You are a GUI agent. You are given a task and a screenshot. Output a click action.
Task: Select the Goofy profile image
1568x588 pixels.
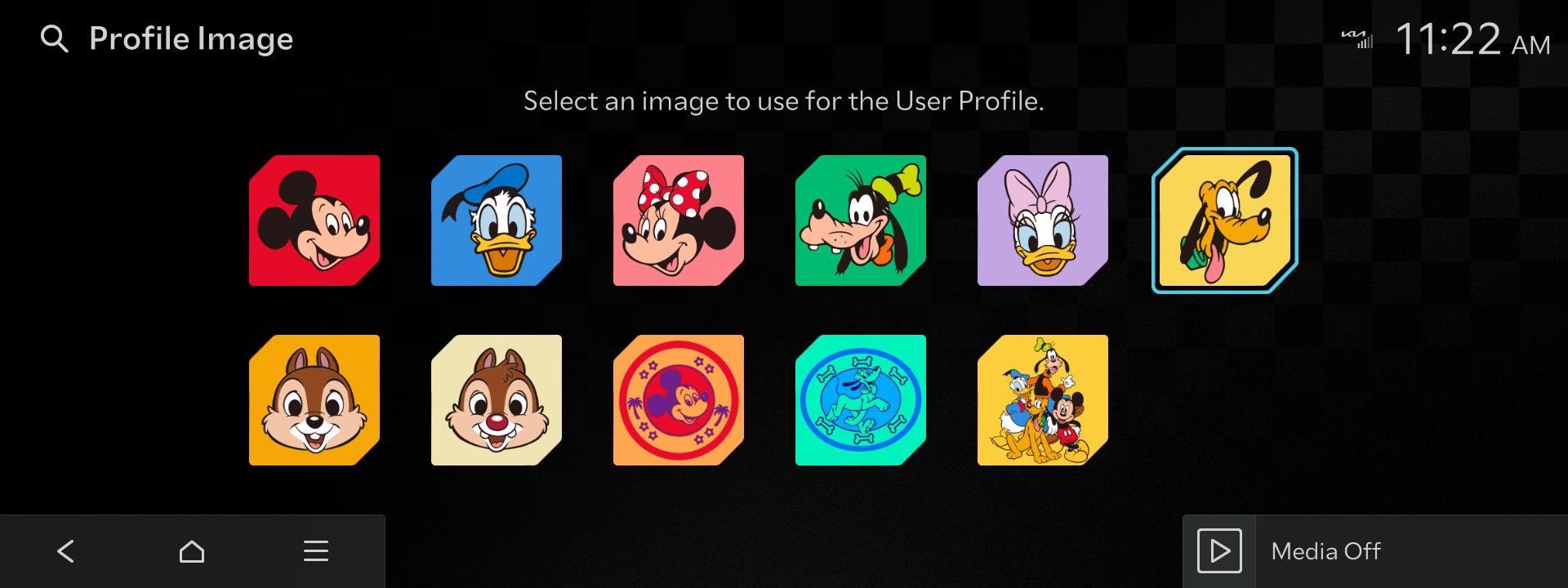click(x=861, y=220)
